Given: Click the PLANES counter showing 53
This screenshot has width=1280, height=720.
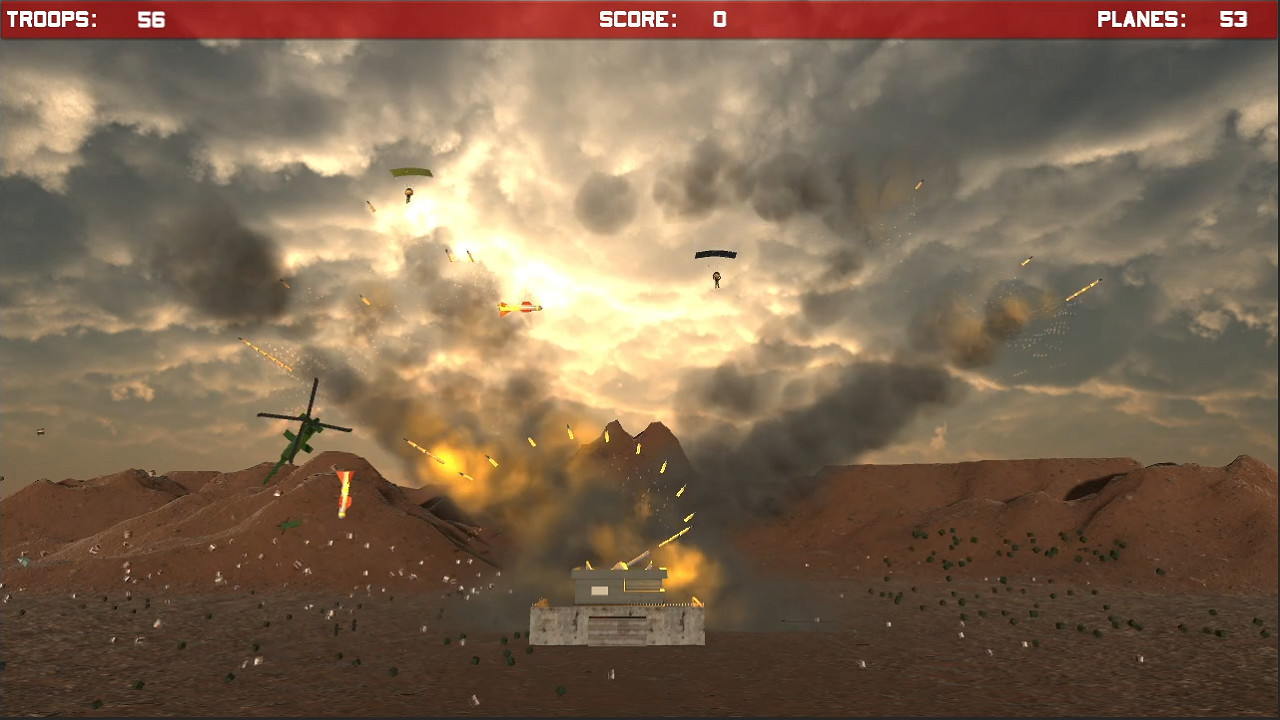Looking at the screenshot, I should 1175,16.
